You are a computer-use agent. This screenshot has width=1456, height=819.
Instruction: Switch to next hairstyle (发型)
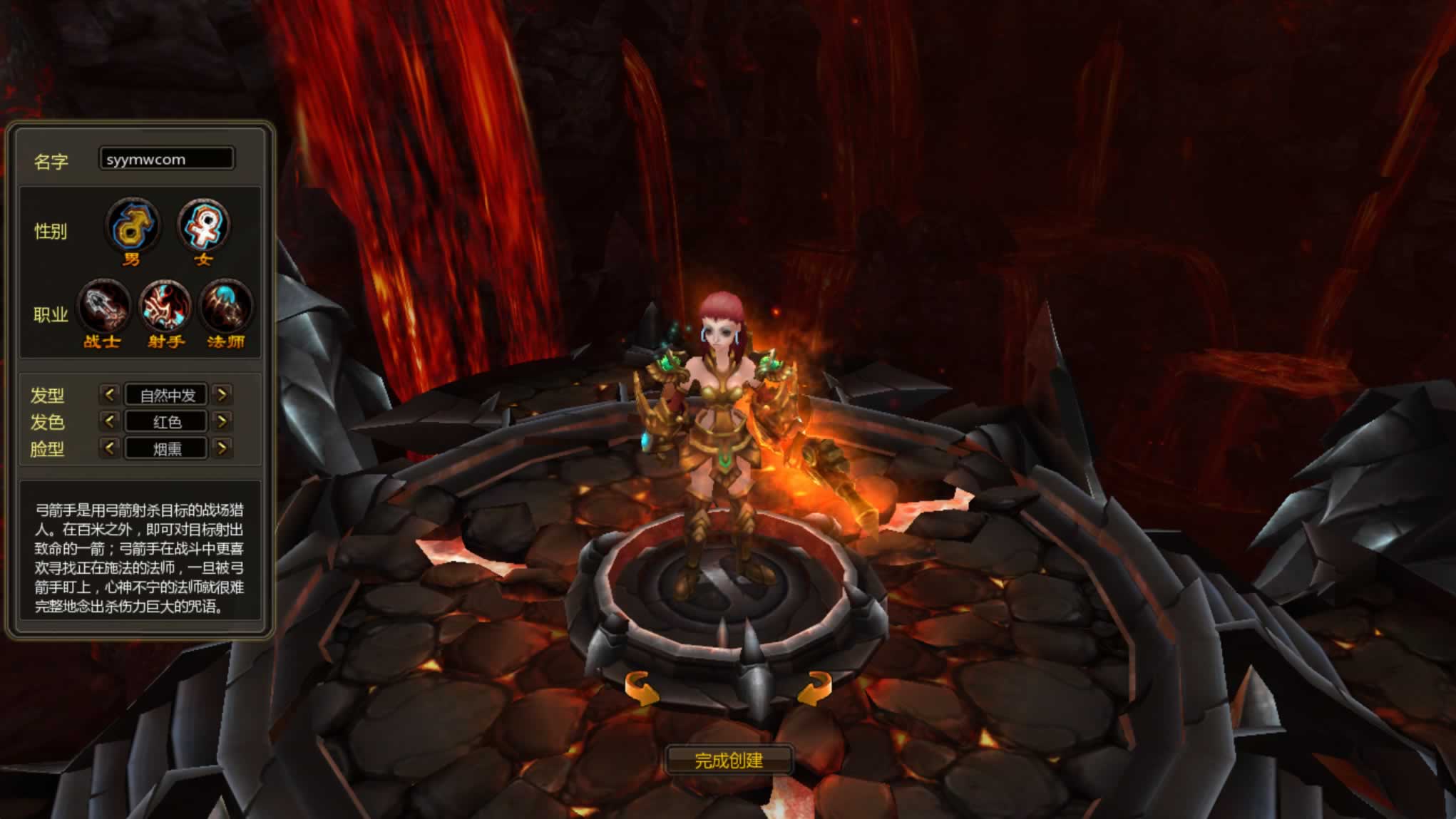point(222,394)
